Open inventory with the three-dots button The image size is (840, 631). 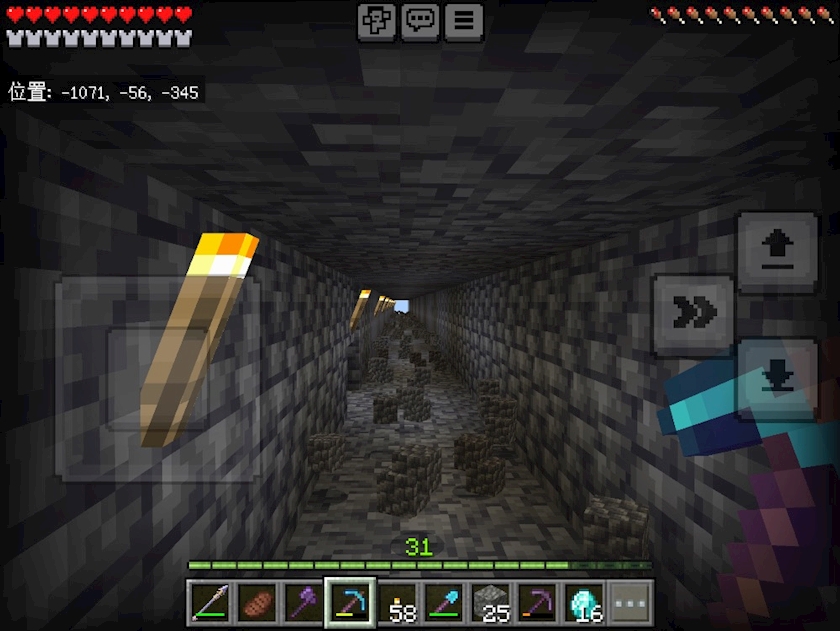pyautogui.click(x=631, y=602)
